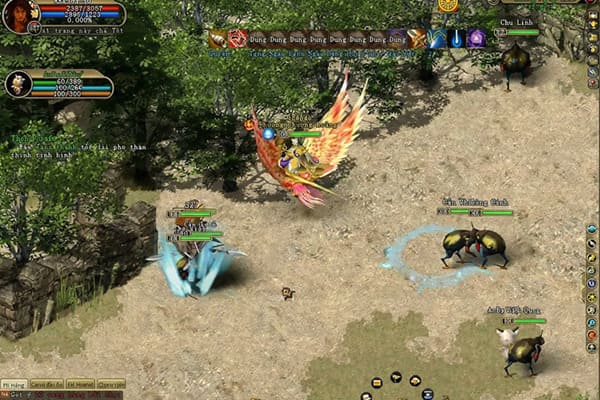Activate the red swirl skill icon
This screenshot has width=600, height=400.
(x=237, y=38)
